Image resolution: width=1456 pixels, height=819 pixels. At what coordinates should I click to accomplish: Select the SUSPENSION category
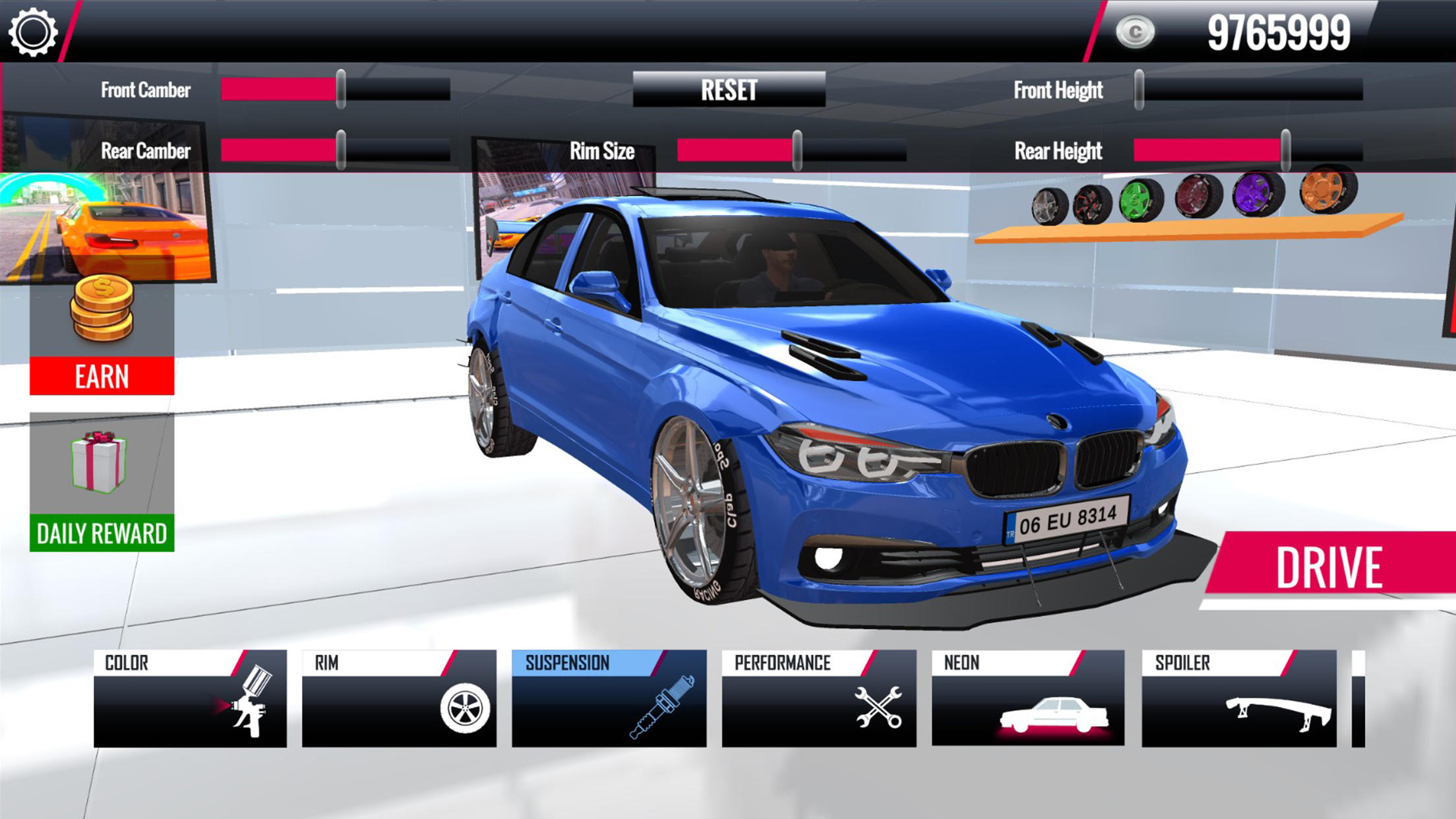point(609,698)
